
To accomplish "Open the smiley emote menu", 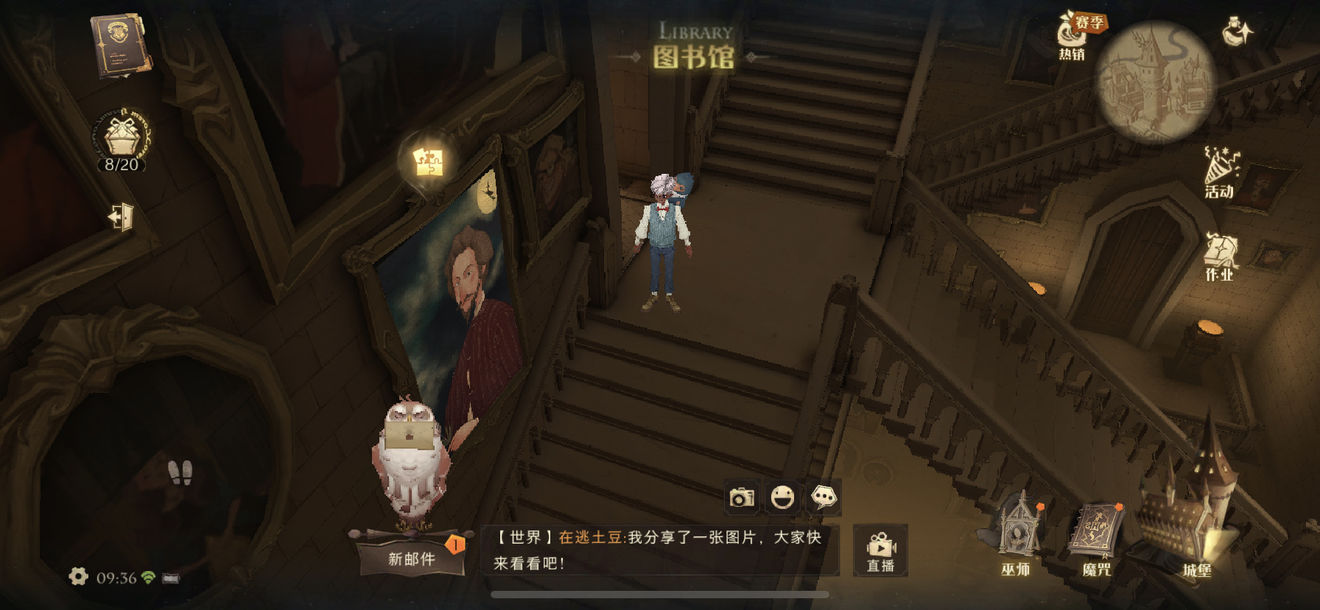I will (x=782, y=497).
